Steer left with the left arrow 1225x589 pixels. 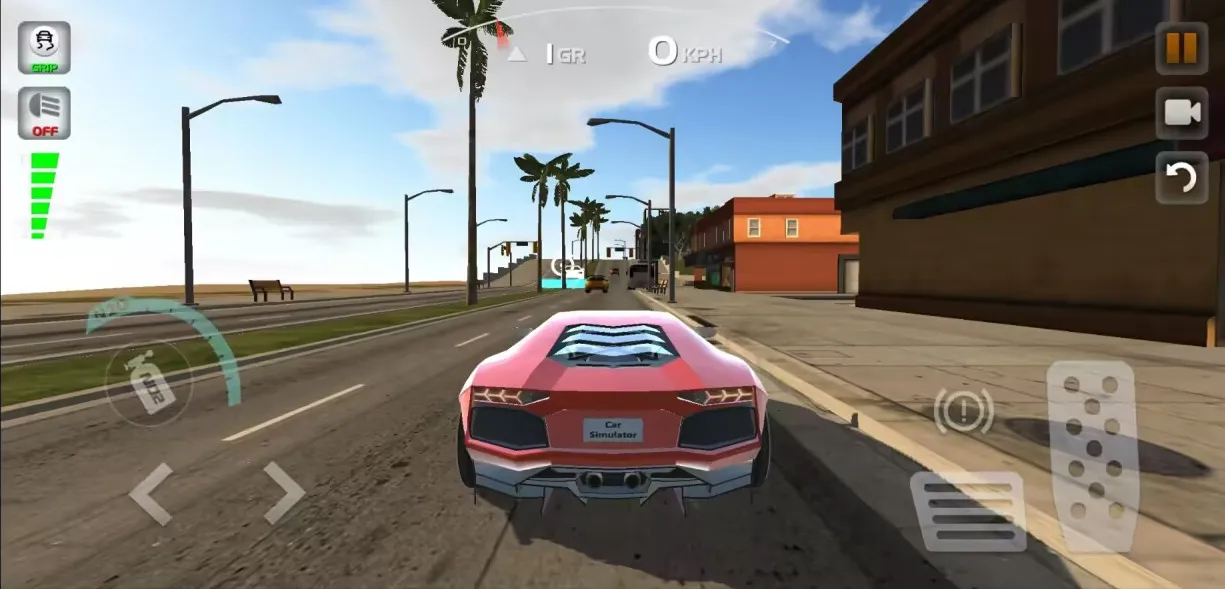coord(152,493)
